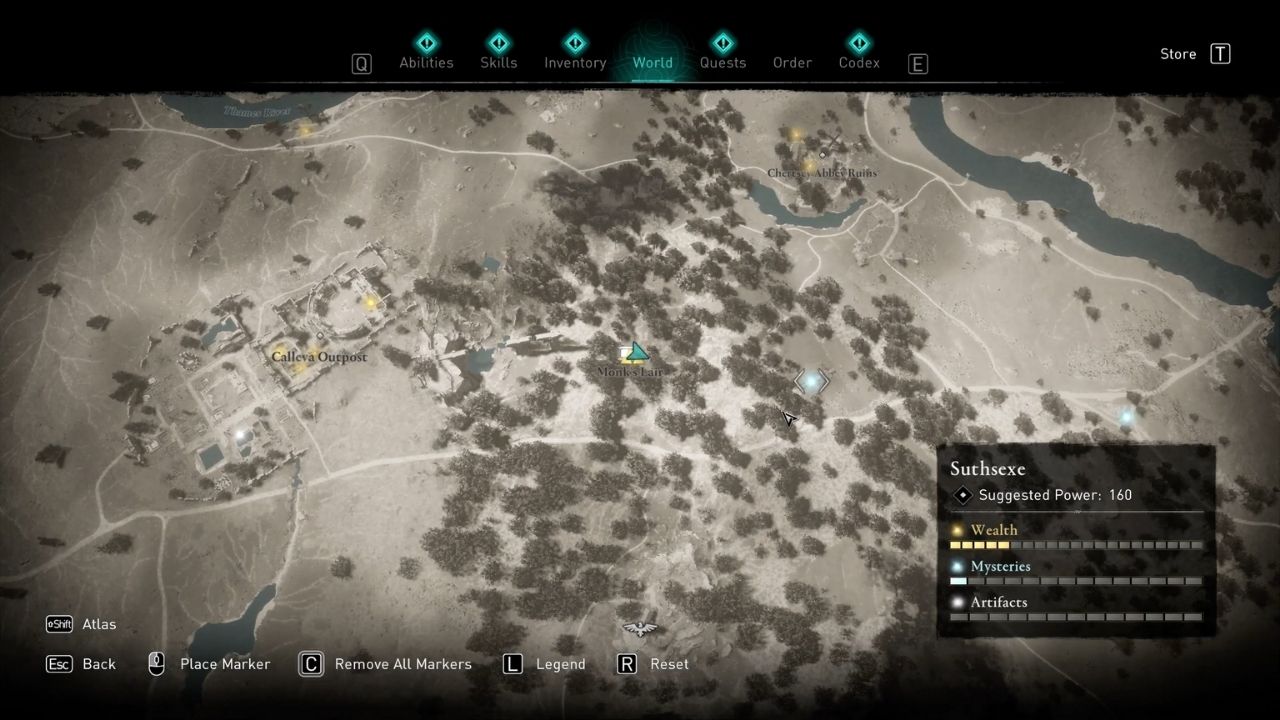Select the Order tab
Viewport: 1280px width, 720px height.
[x=792, y=62]
